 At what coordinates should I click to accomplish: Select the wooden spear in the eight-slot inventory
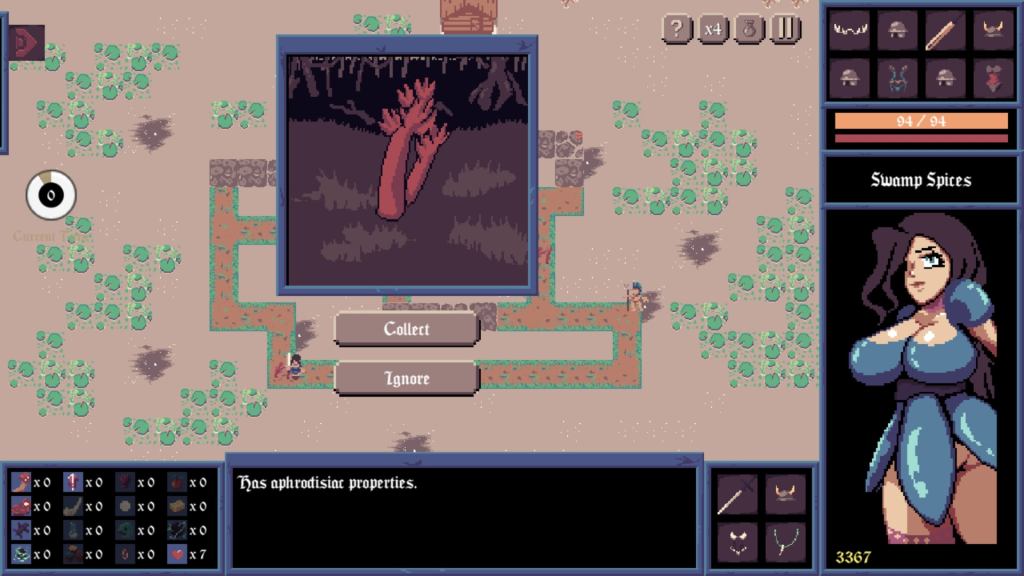click(x=945, y=30)
